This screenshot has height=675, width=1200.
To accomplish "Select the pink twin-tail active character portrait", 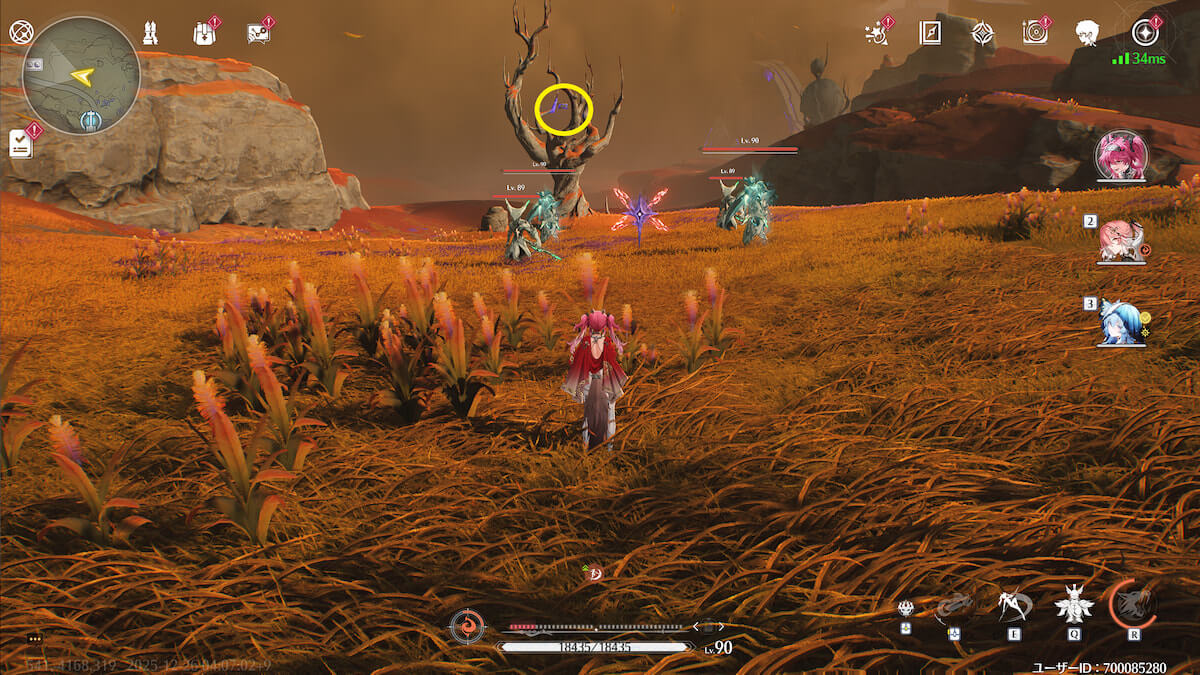I will (x=1120, y=155).
